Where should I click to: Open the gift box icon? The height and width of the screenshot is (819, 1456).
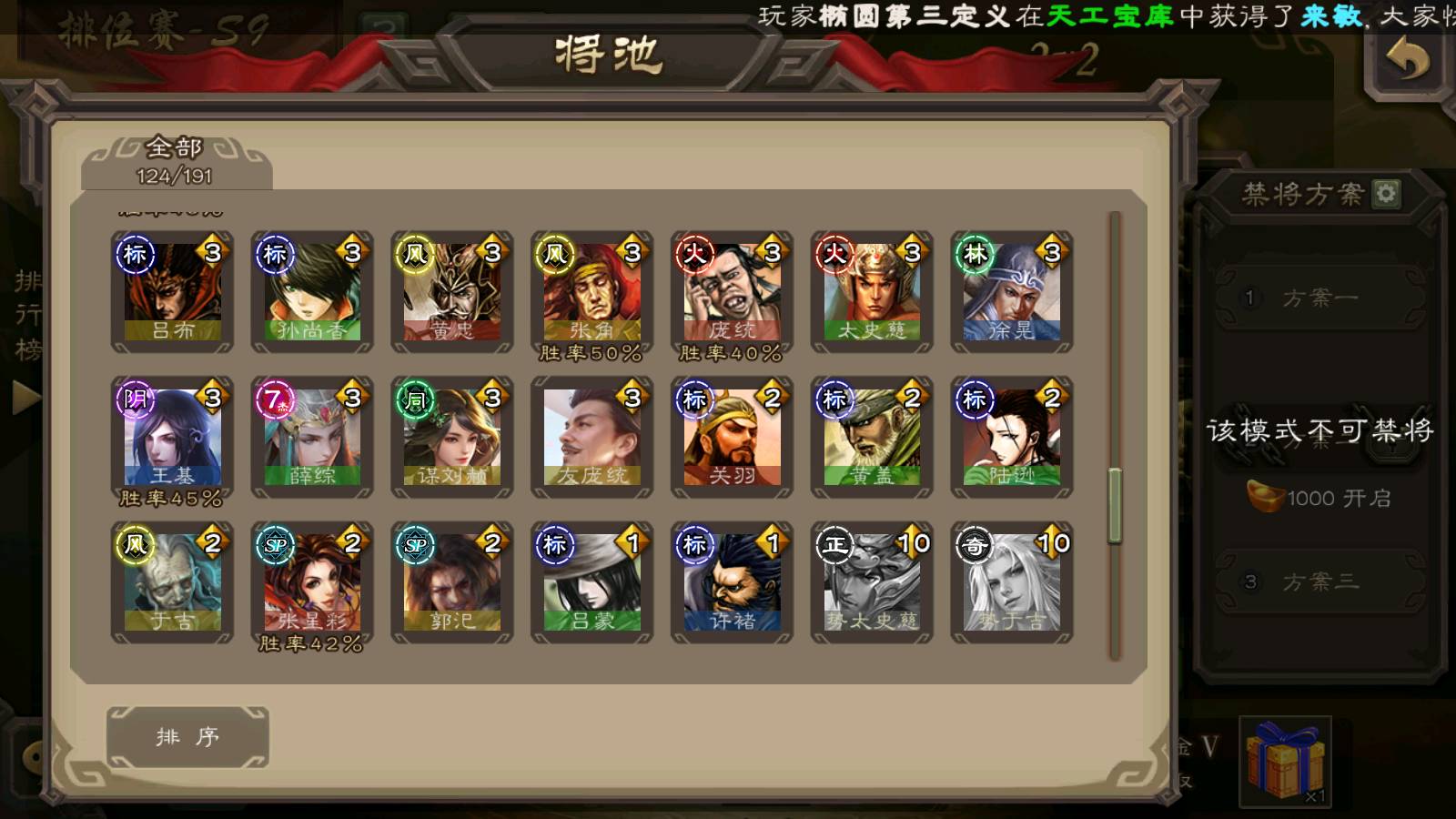coord(1285,761)
